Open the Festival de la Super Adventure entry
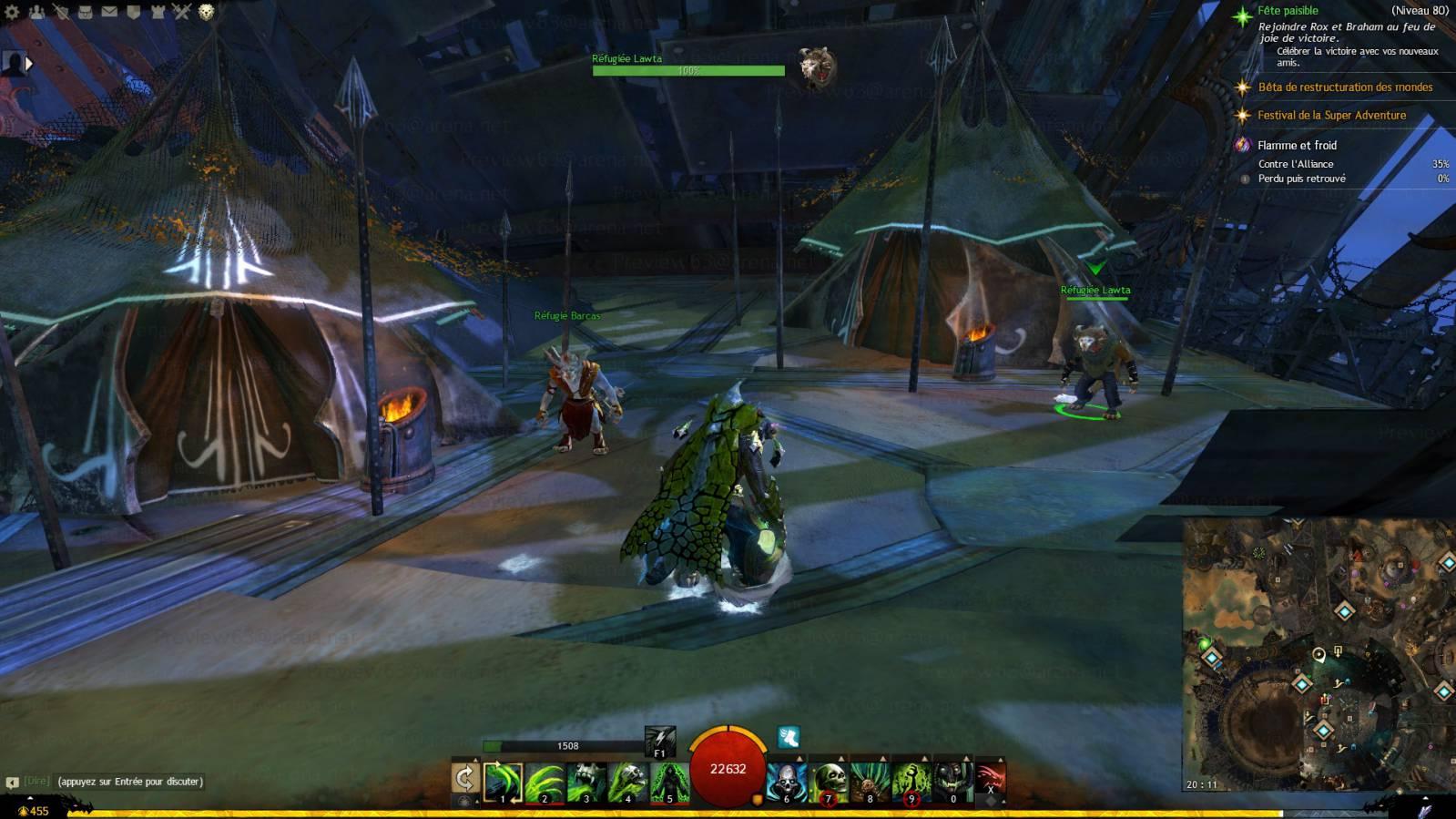 (x=1331, y=116)
